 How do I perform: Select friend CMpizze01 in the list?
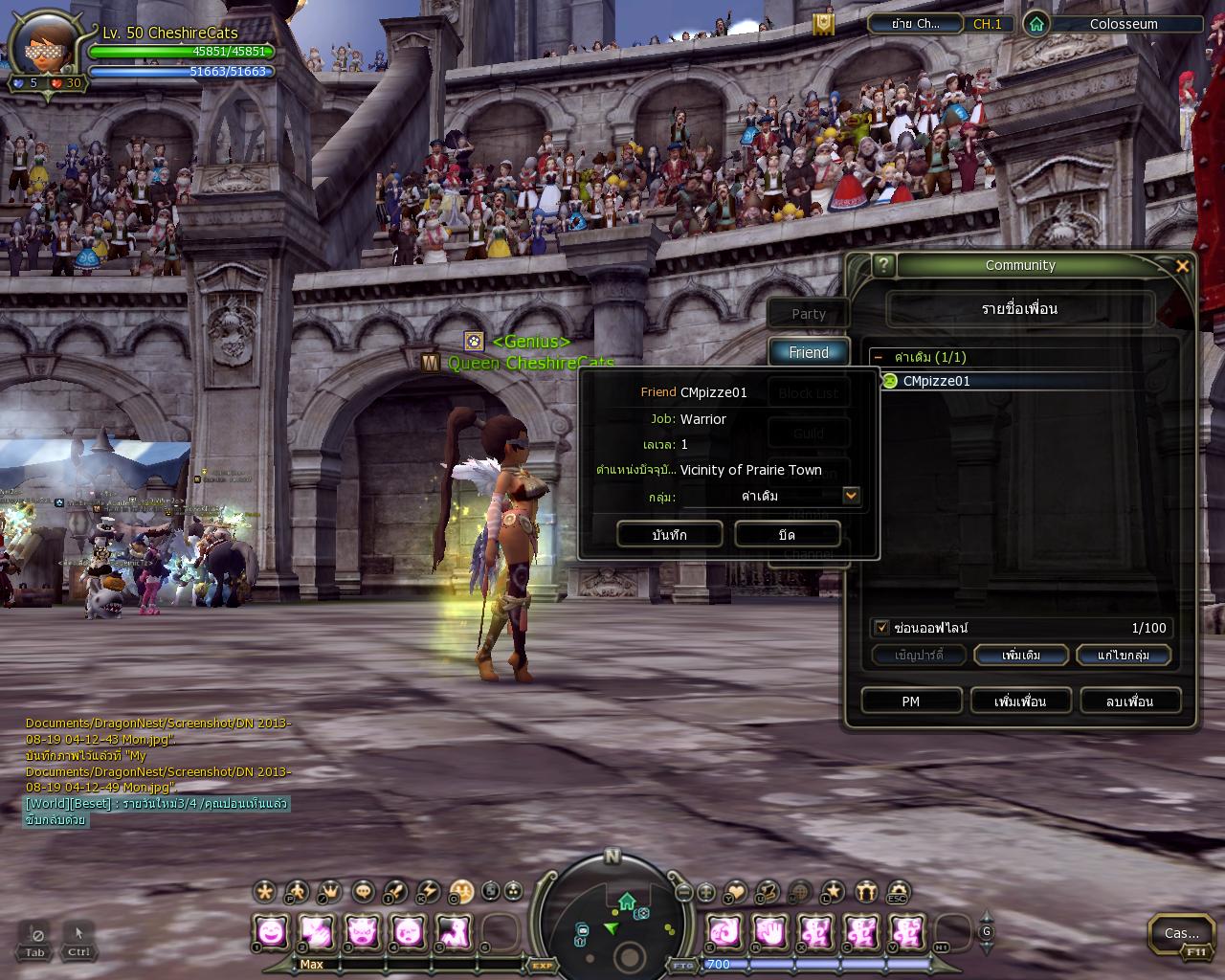coord(936,381)
